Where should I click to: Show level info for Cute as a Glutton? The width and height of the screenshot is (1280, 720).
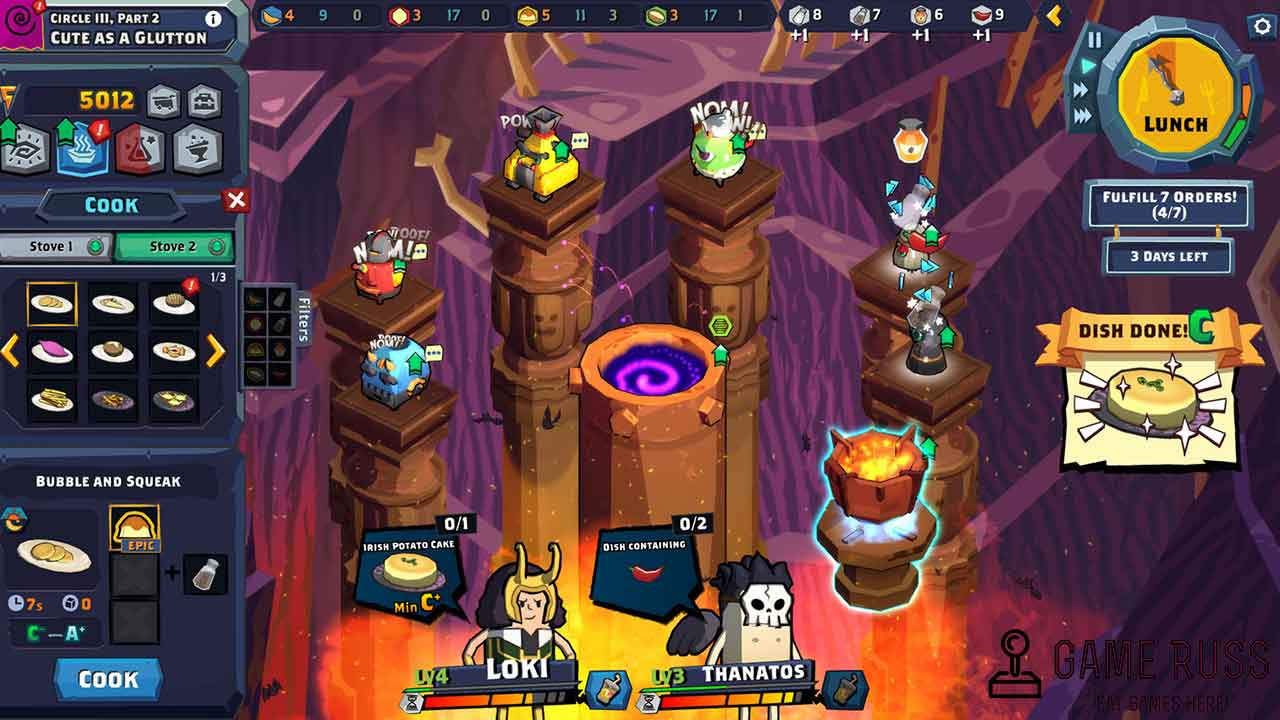[x=213, y=18]
